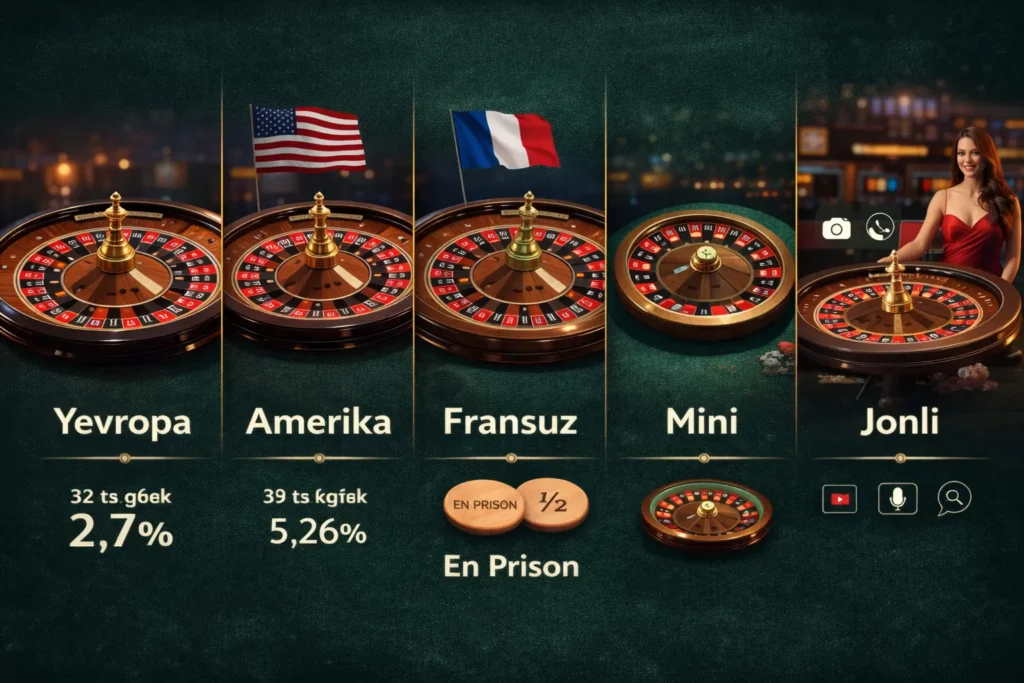The image size is (1024, 683).
Task: Click the small Mini roulette wheel thumbnail
Action: (x=706, y=512)
